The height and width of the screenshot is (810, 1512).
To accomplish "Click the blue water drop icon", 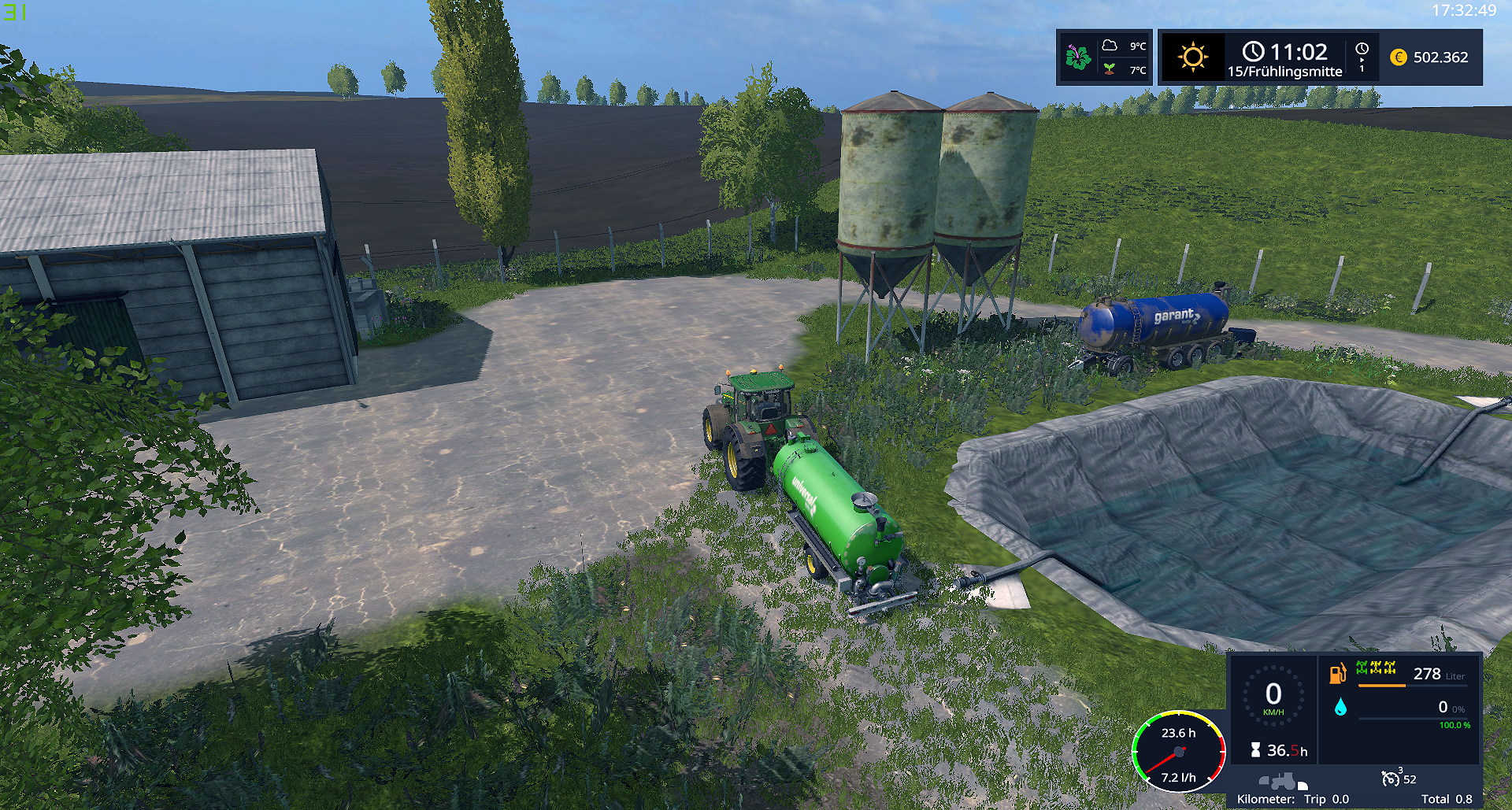I will click(x=1340, y=708).
